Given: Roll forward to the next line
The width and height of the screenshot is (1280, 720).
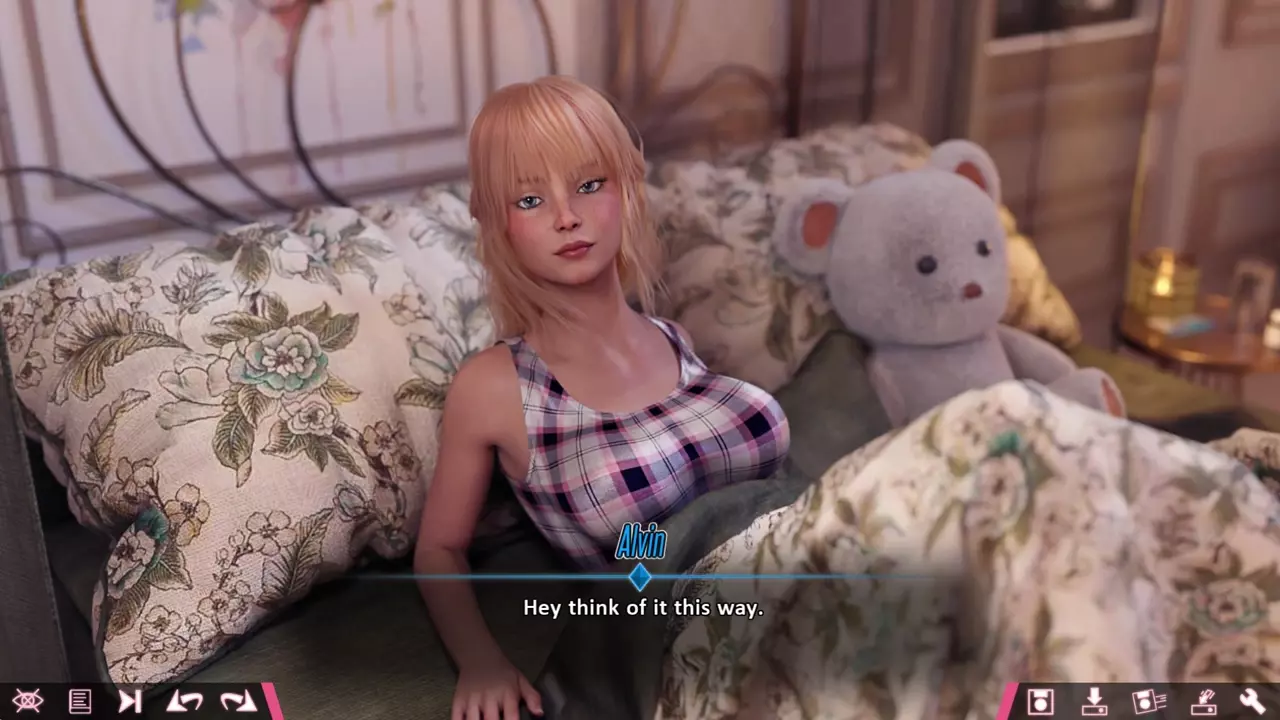Looking at the screenshot, I should 238,701.
